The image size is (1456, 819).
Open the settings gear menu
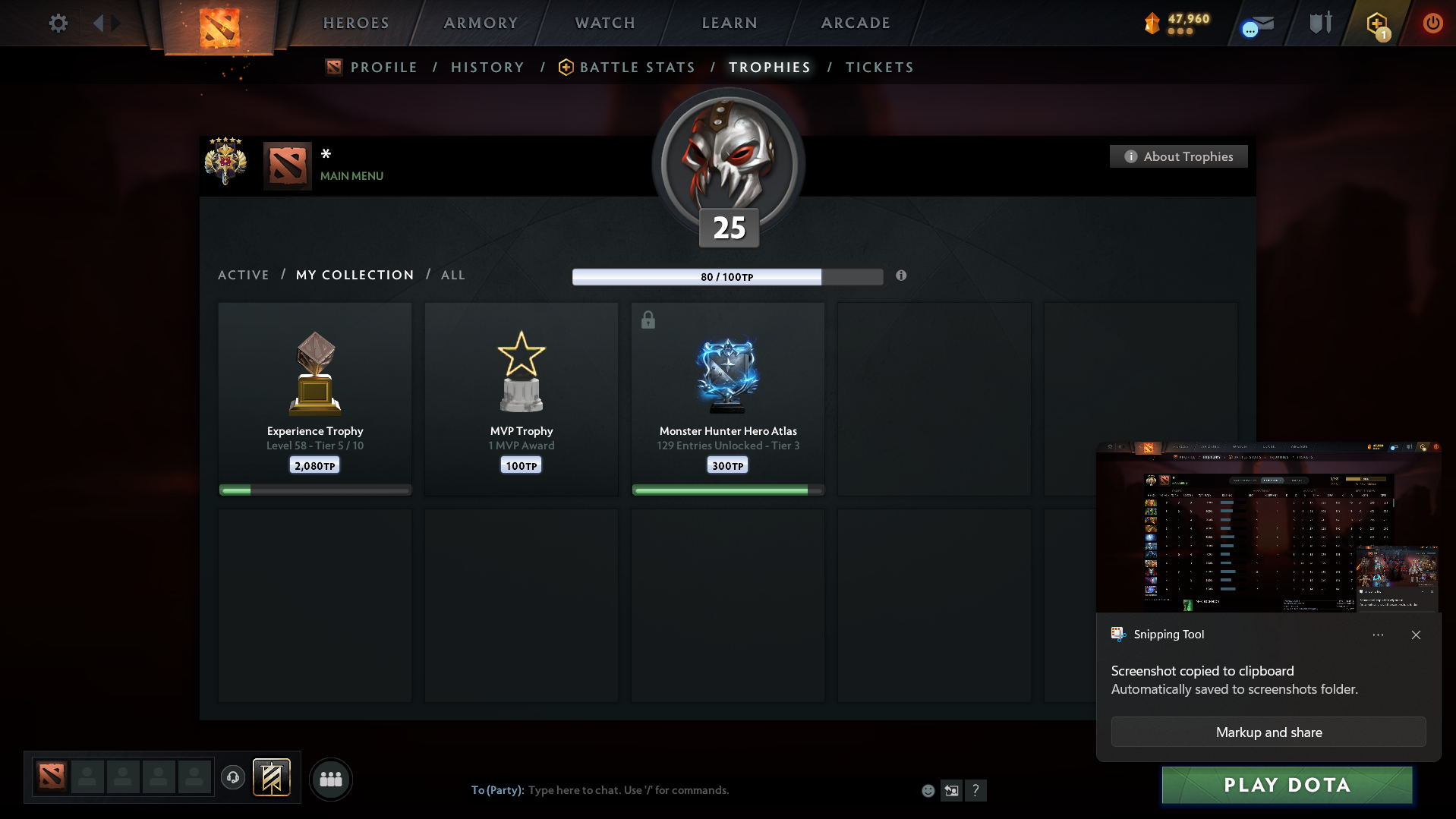coord(58,23)
